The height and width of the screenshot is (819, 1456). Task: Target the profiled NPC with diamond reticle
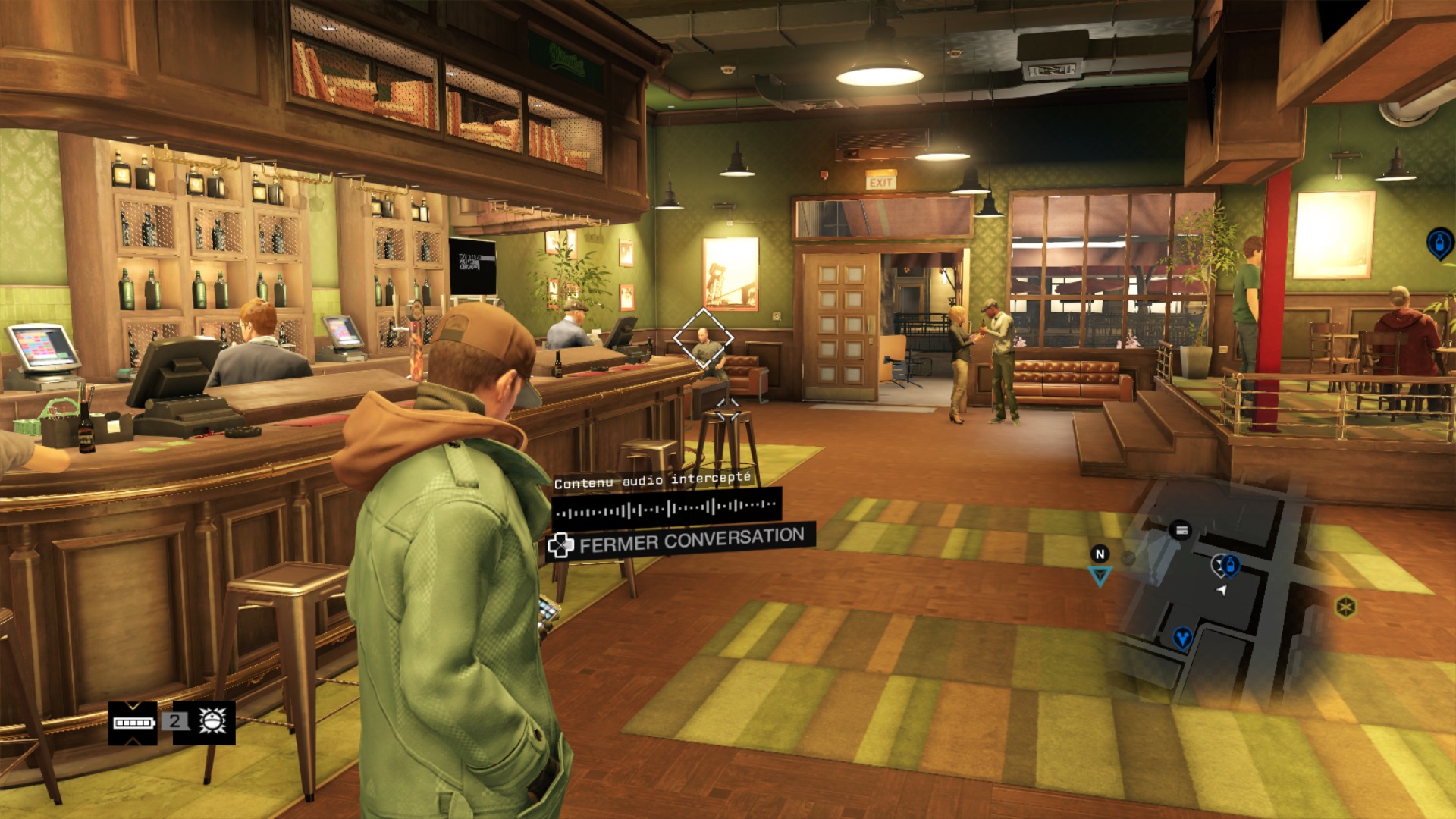coord(704,338)
